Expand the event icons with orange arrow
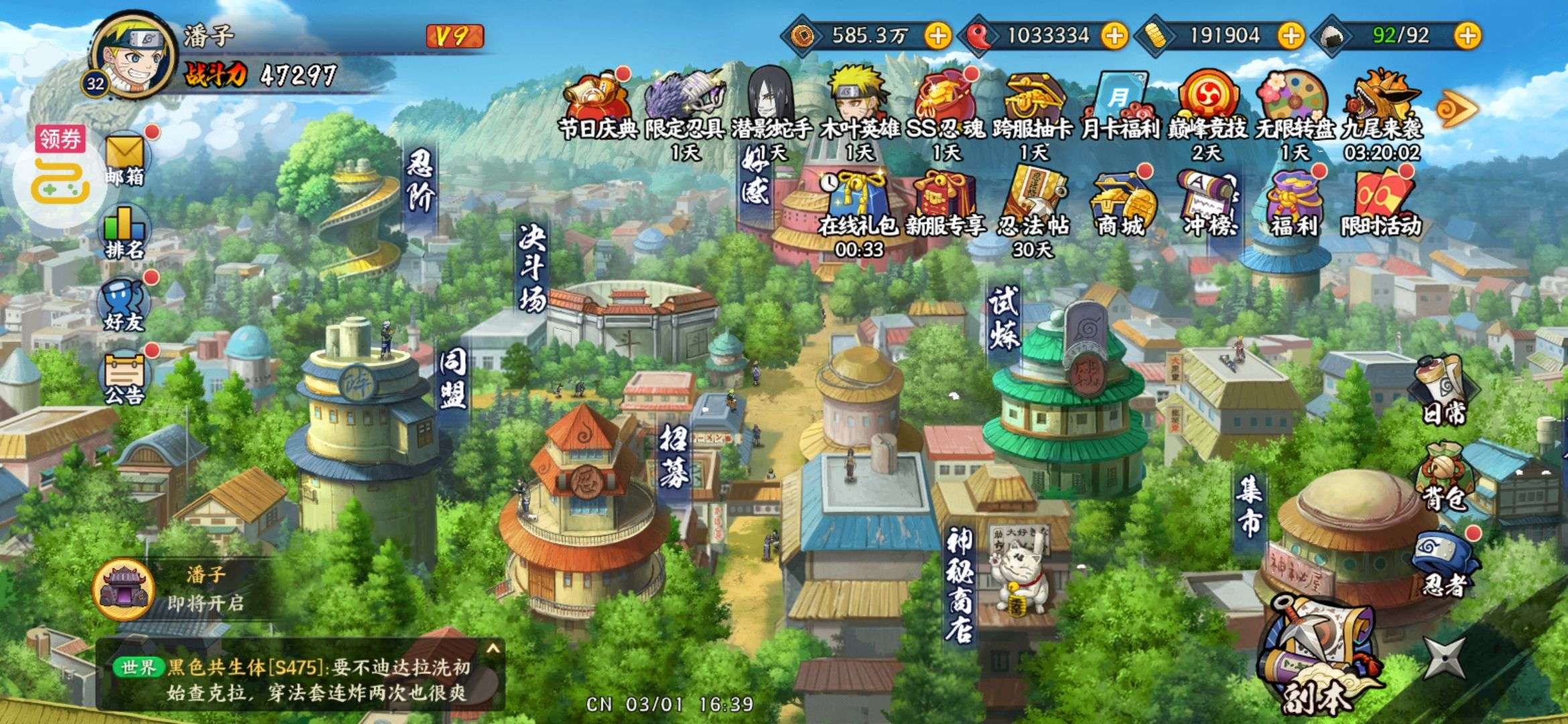The width and height of the screenshot is (1568, 724). pyautogui.click(x=1457, y=109)
